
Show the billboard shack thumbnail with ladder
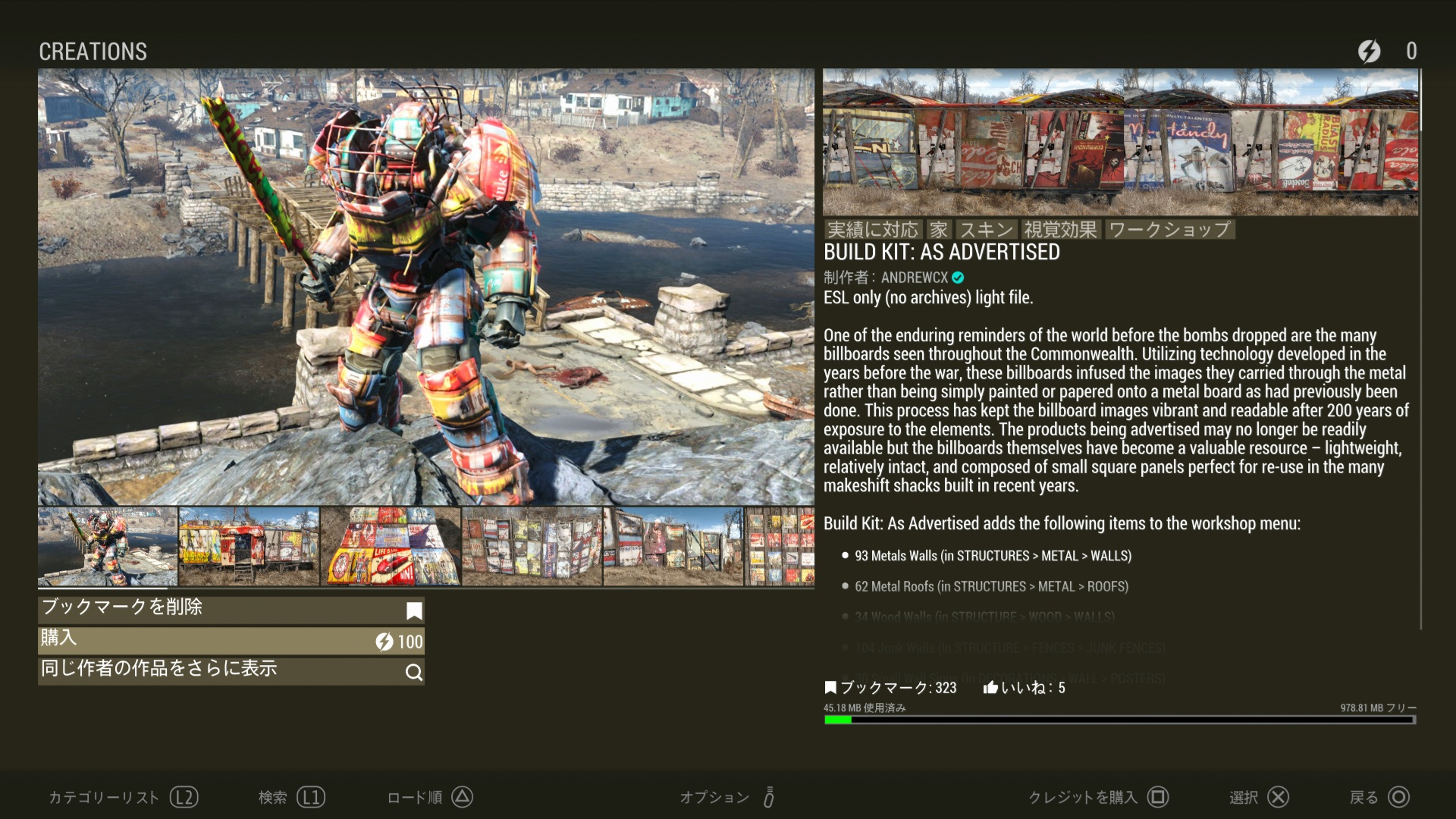click(249, 547)
